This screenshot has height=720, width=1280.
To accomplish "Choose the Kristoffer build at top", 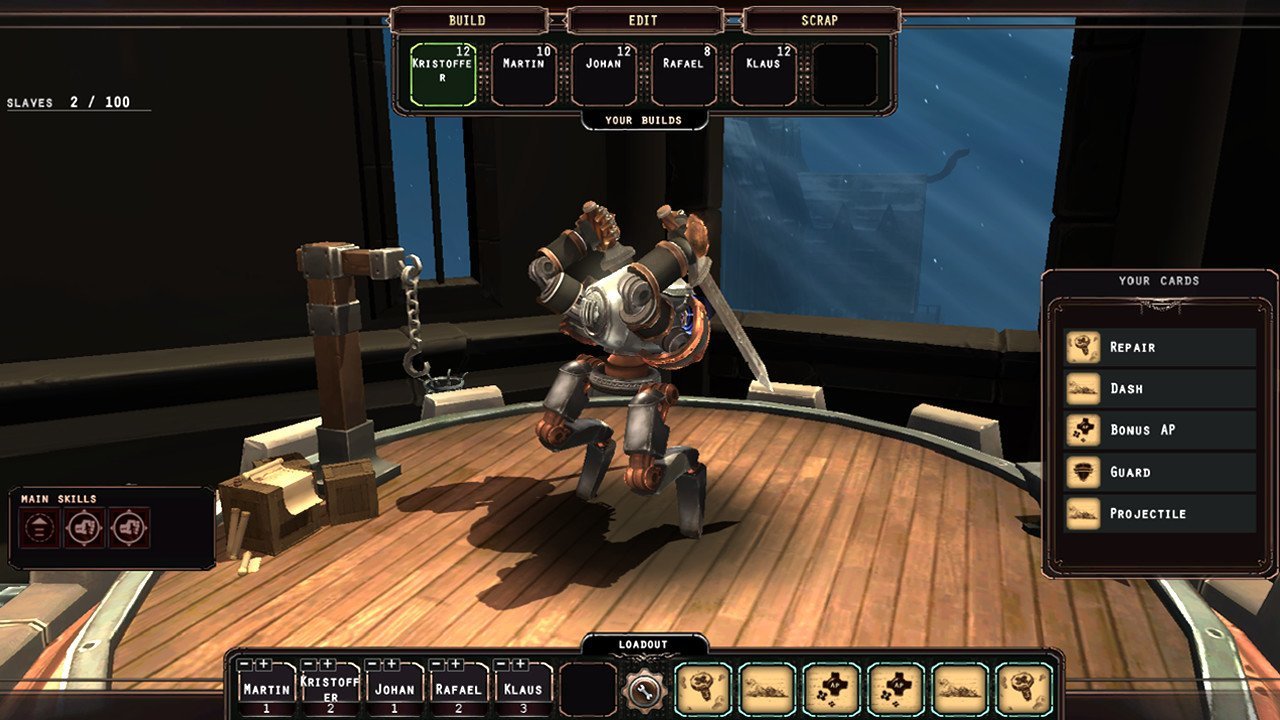I will tap(443, 75).
